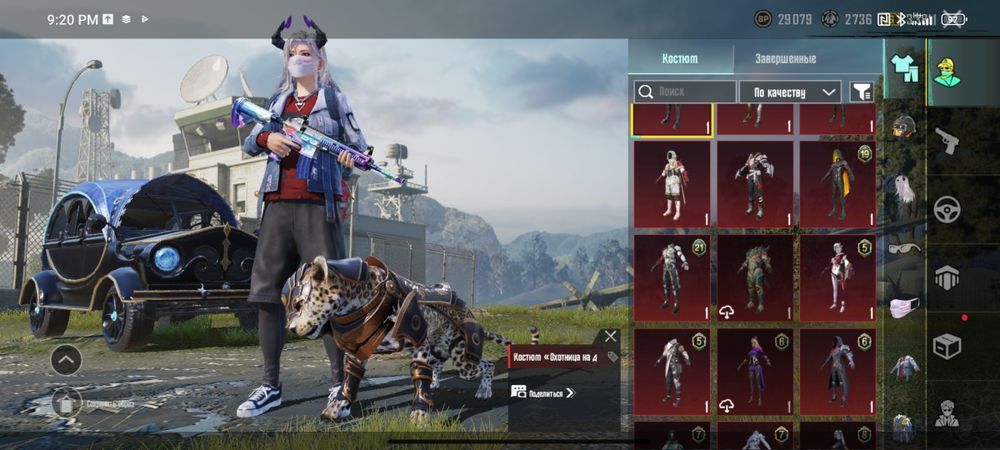Viewport: 1000px width, 450px height.
Task: Click the Поиск search field
Action: 685,92
